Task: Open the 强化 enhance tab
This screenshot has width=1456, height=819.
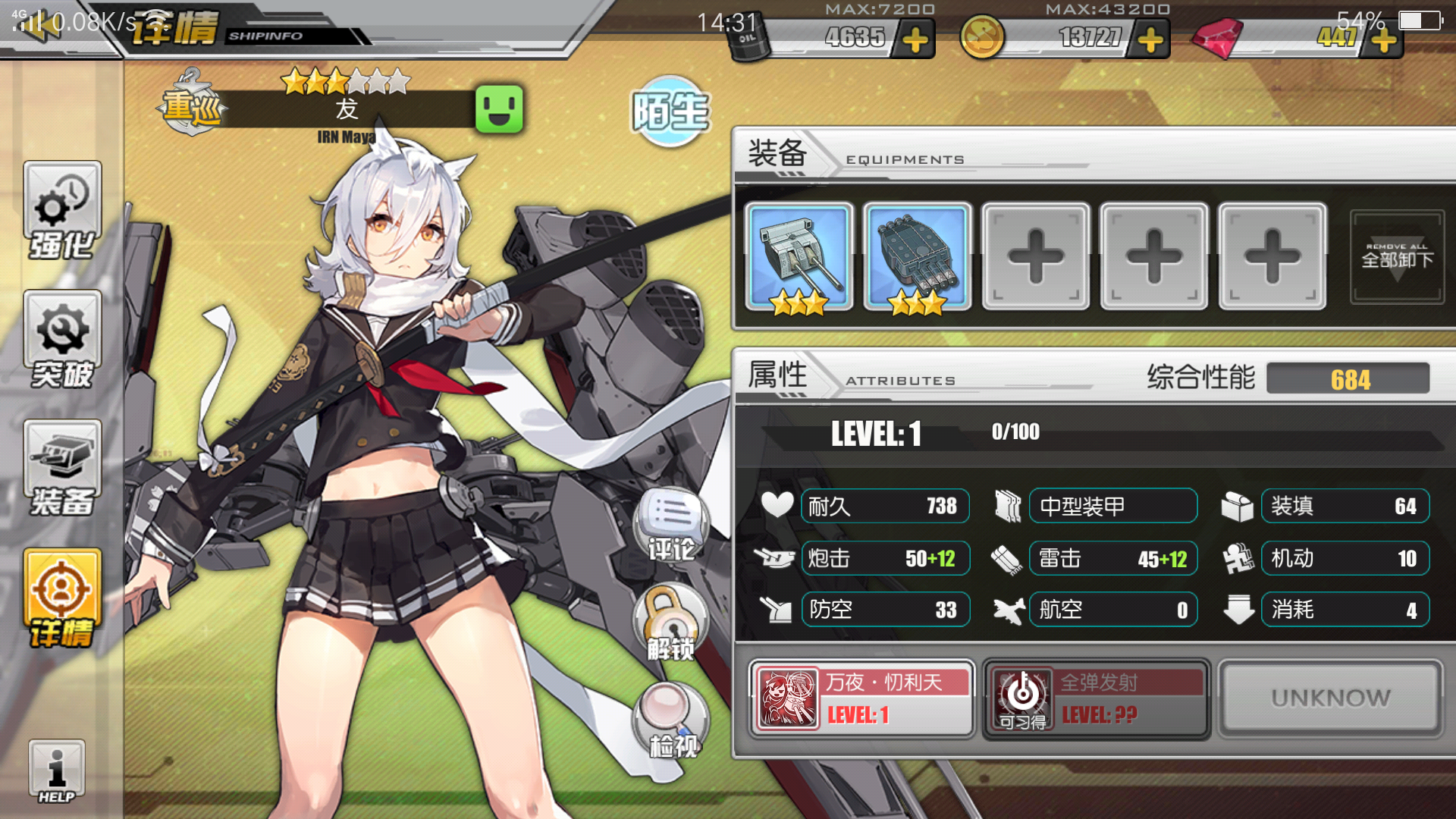Action: click(x=62, y=212)
